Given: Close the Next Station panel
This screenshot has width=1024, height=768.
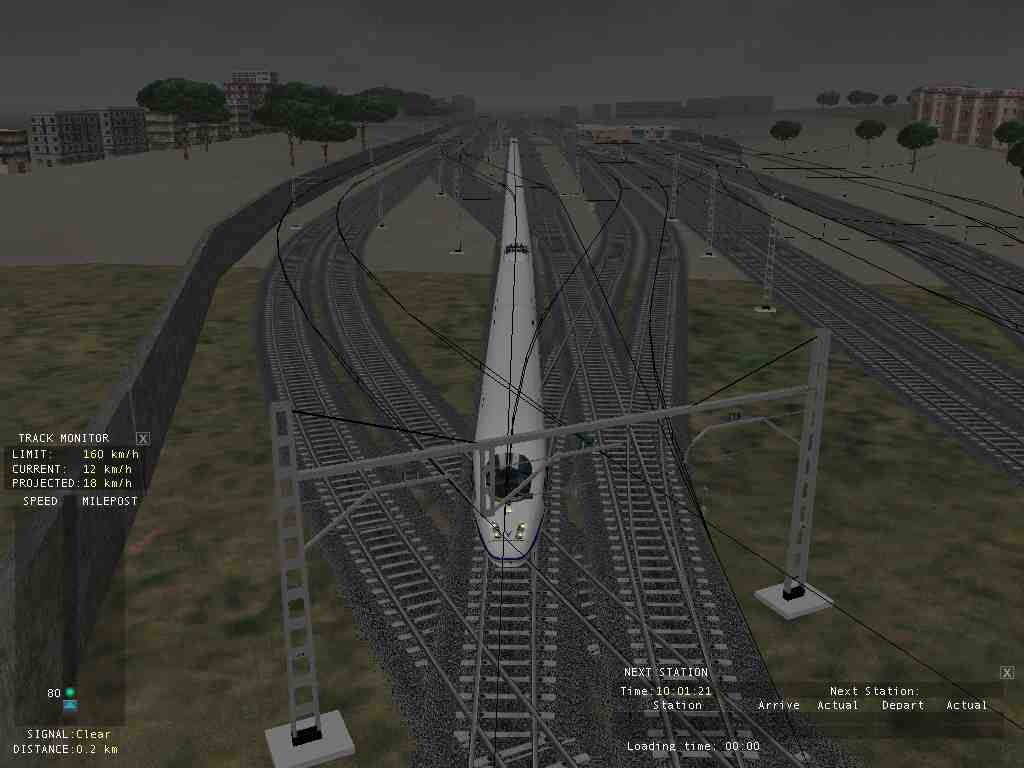Looking at the screenshot, I should point(1007,673).
